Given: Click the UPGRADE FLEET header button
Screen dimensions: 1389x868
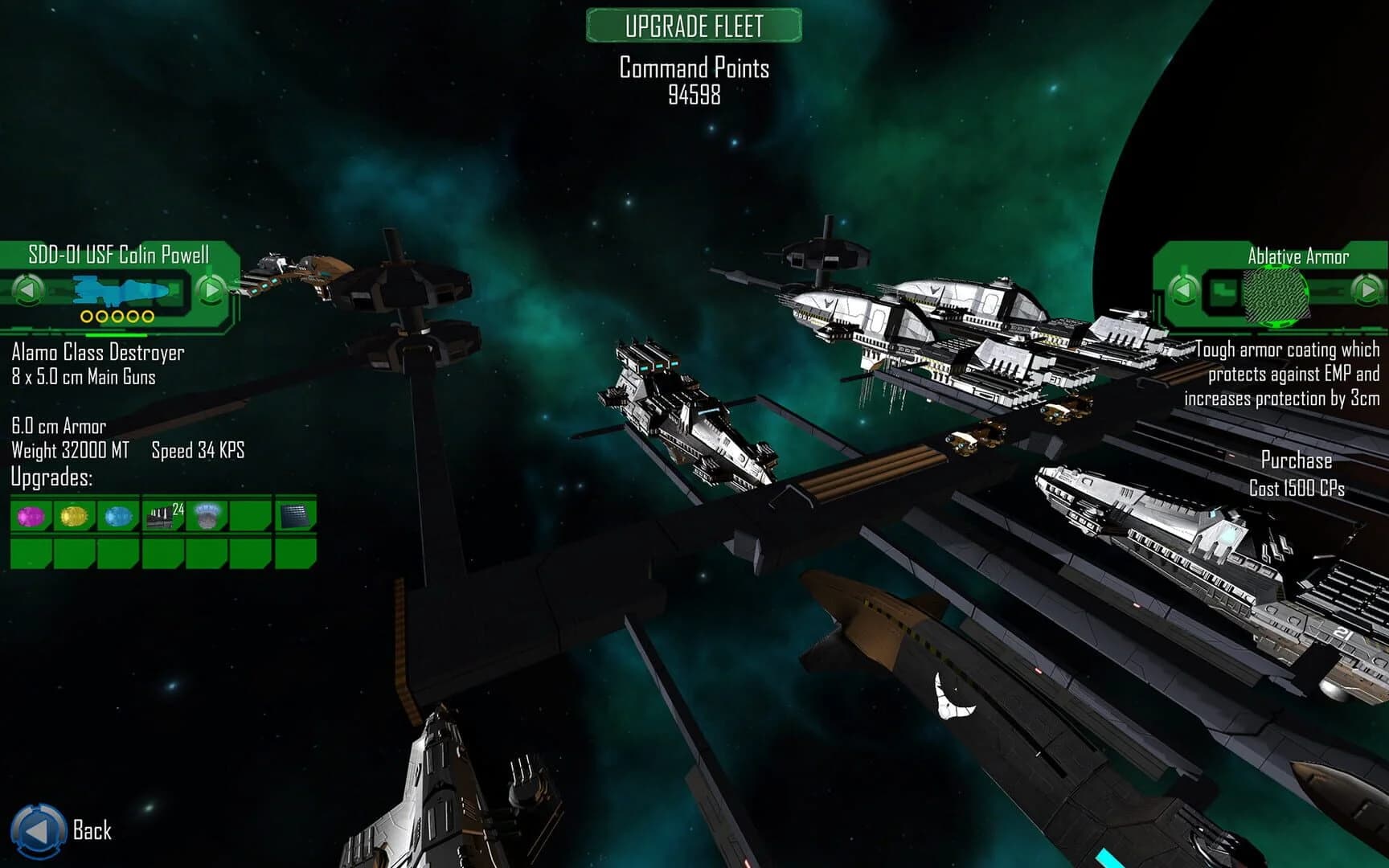Looking at the screenshot, I should point(694,25).
